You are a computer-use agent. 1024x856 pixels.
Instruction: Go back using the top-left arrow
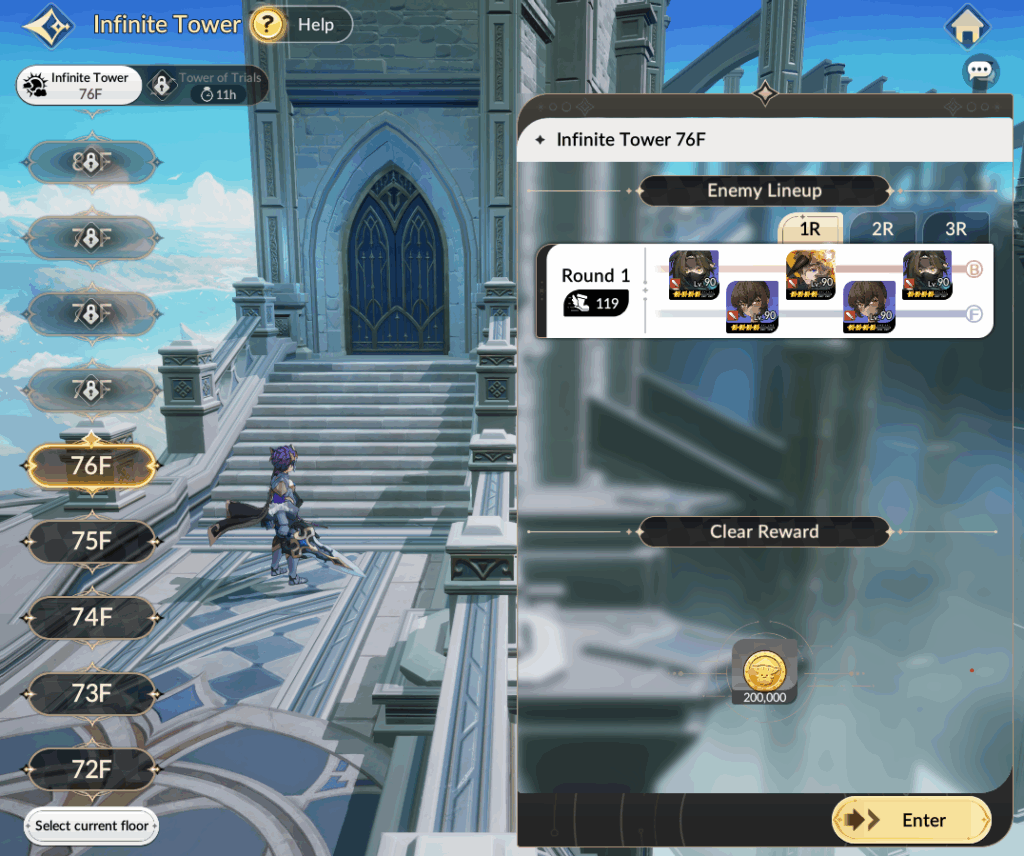[47, 26]
